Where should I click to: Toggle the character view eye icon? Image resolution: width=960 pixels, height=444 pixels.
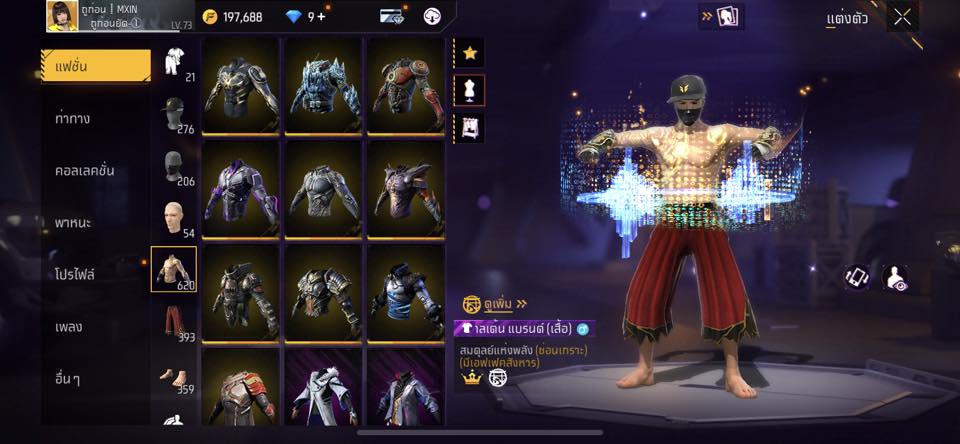pos(896,278)
